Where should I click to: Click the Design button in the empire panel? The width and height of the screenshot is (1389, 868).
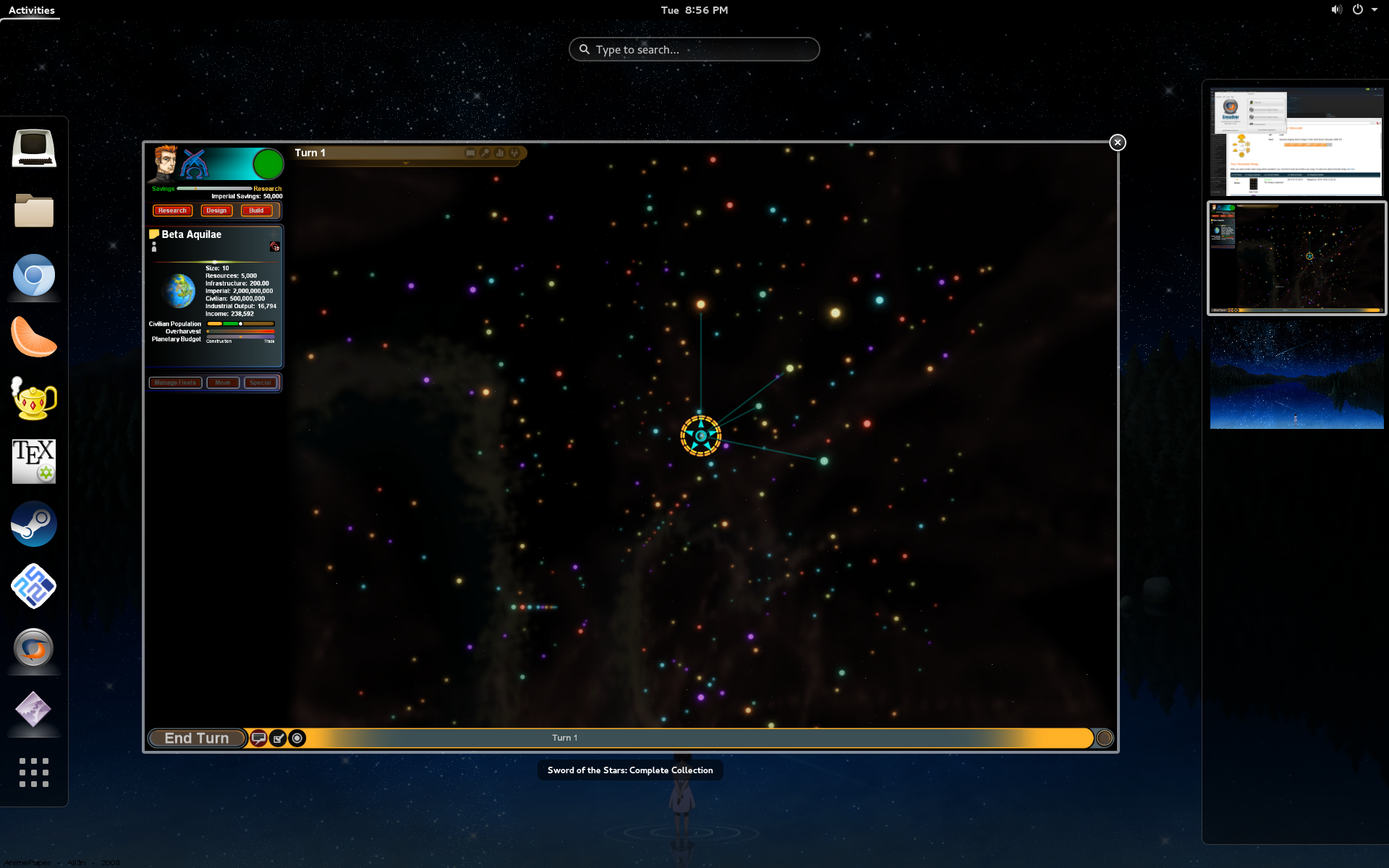[216, 210]
